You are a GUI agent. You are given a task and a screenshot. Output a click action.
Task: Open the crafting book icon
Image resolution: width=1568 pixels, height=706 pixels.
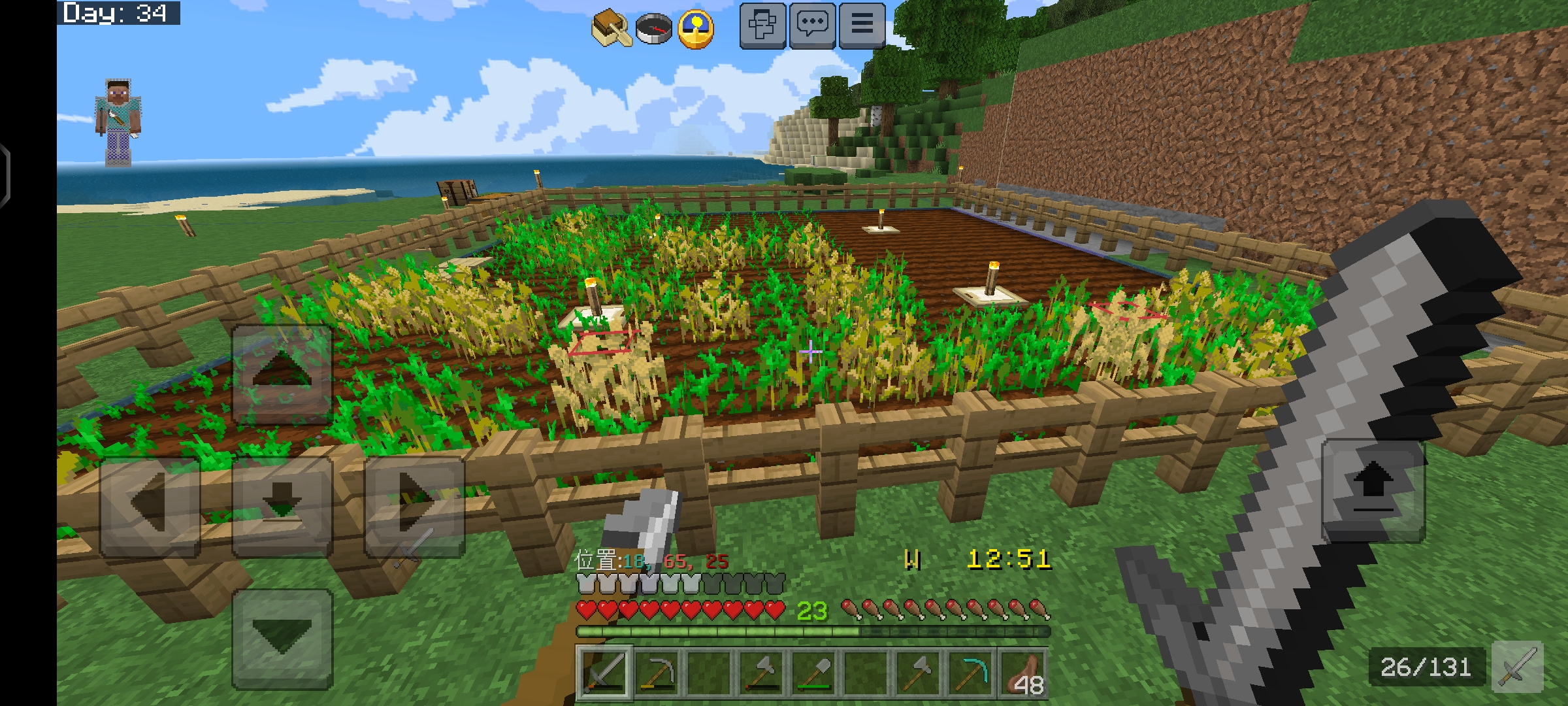[x=612, y=26]
